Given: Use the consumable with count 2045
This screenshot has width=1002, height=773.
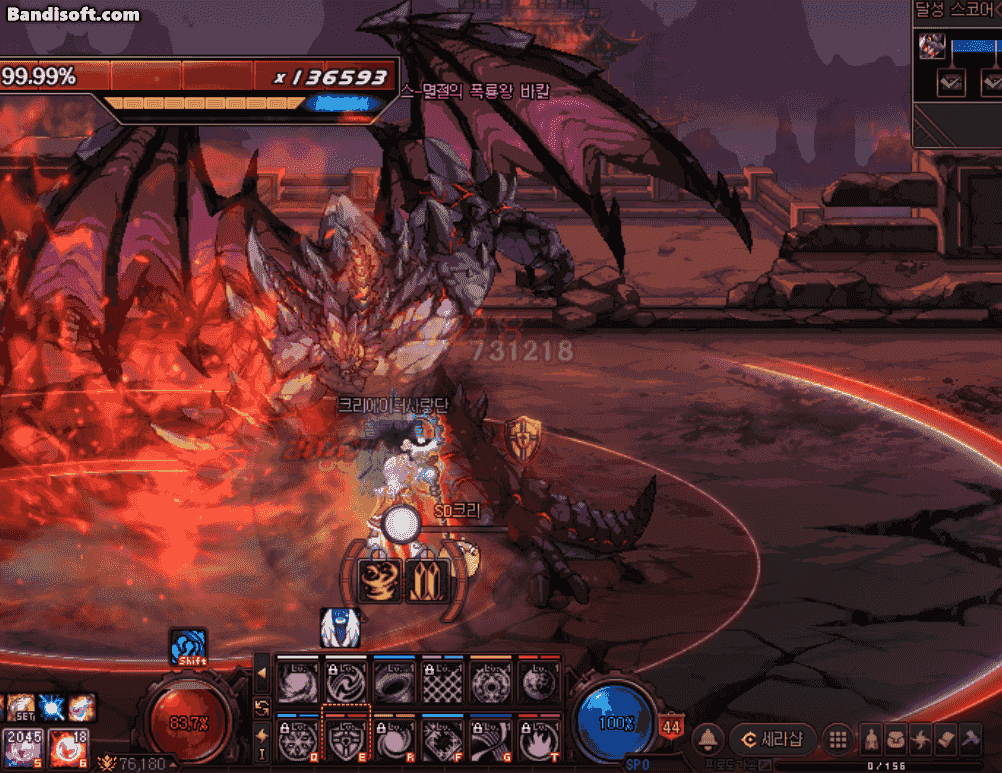Looking at the screenshot, I should (x=22, y=747).
